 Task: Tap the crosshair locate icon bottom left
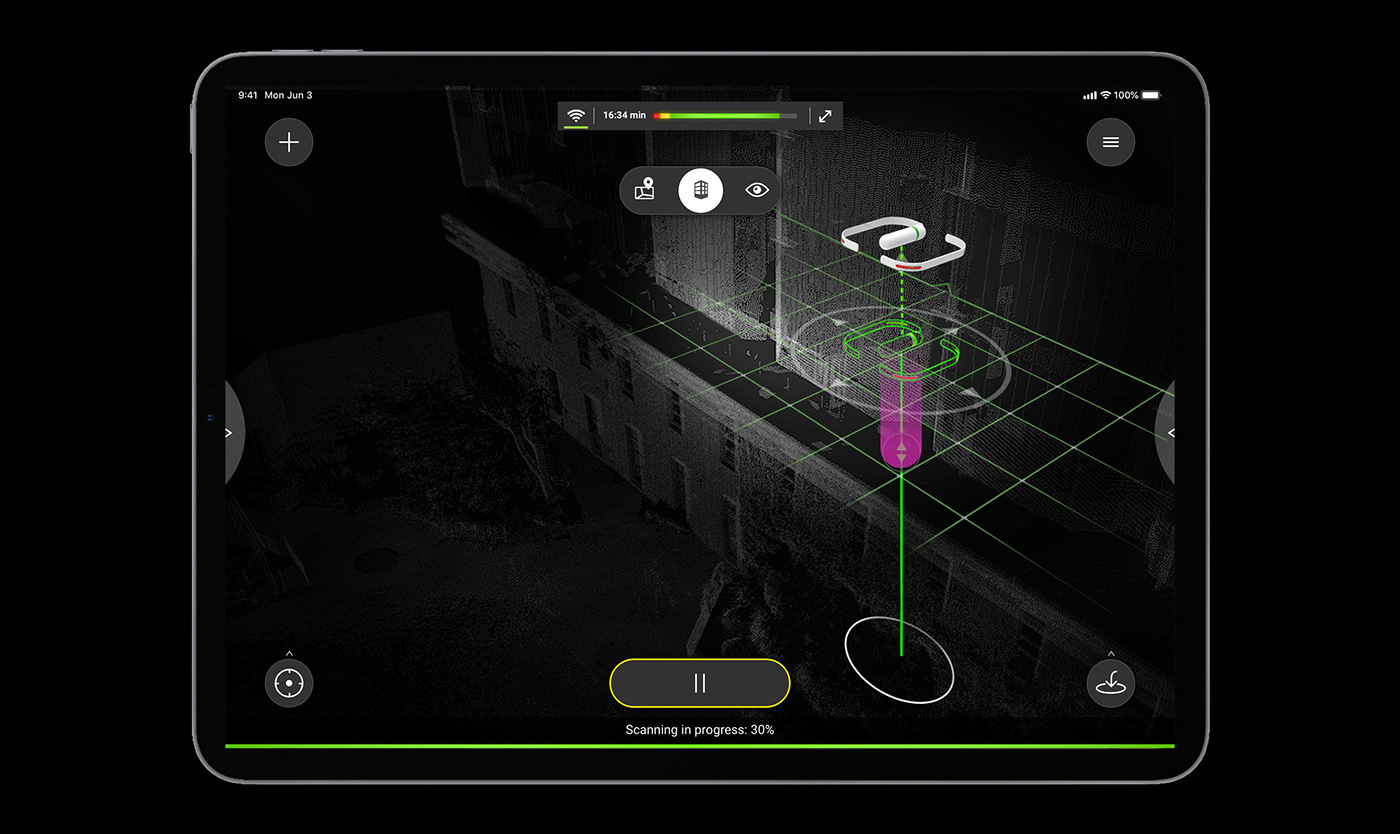click(288, 683)
